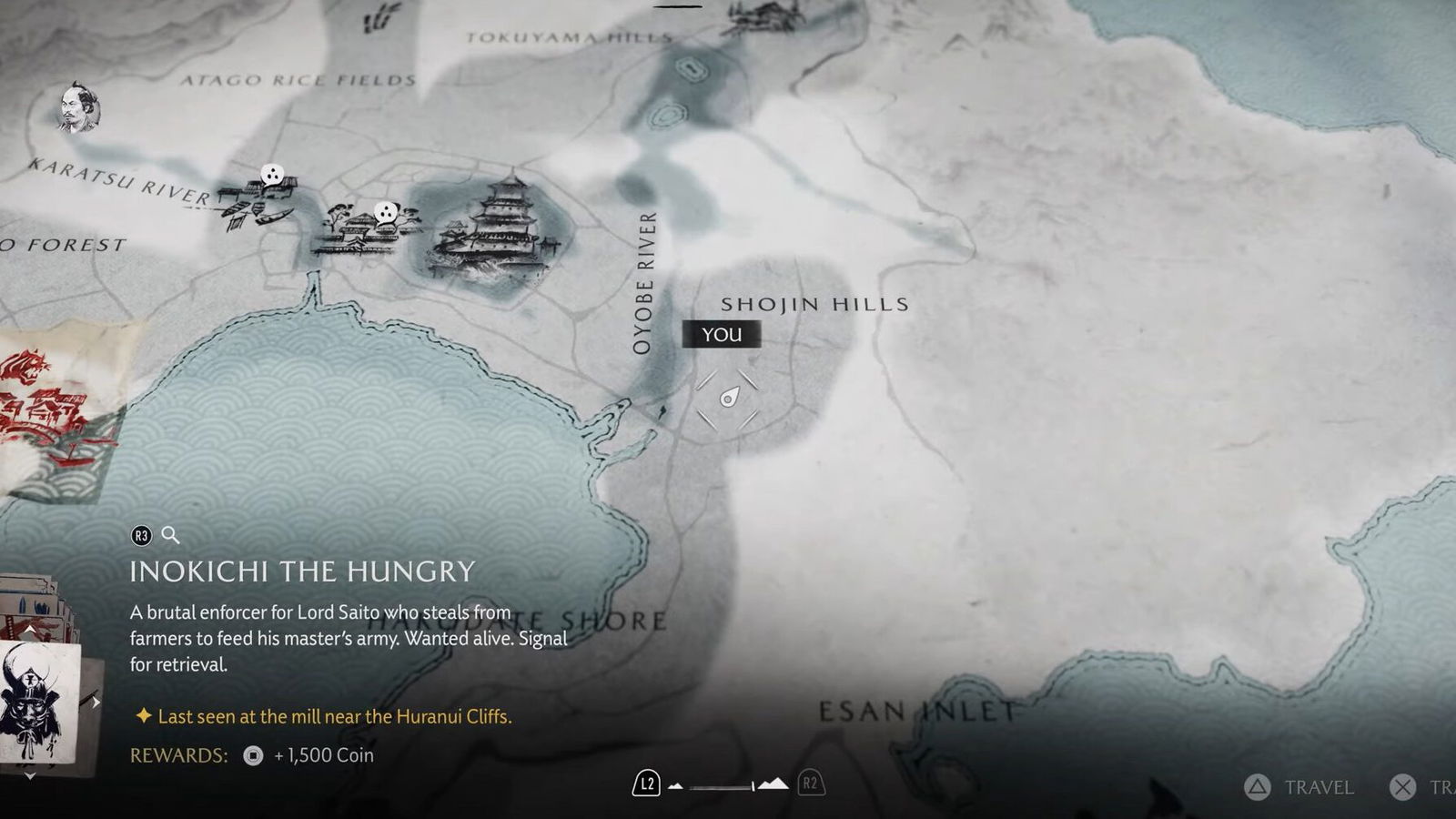This screenshot has height=819, width=1456.
Task: Select the man's portrait marker on the map
Action: pyautogui.click(x=79, y=108)
